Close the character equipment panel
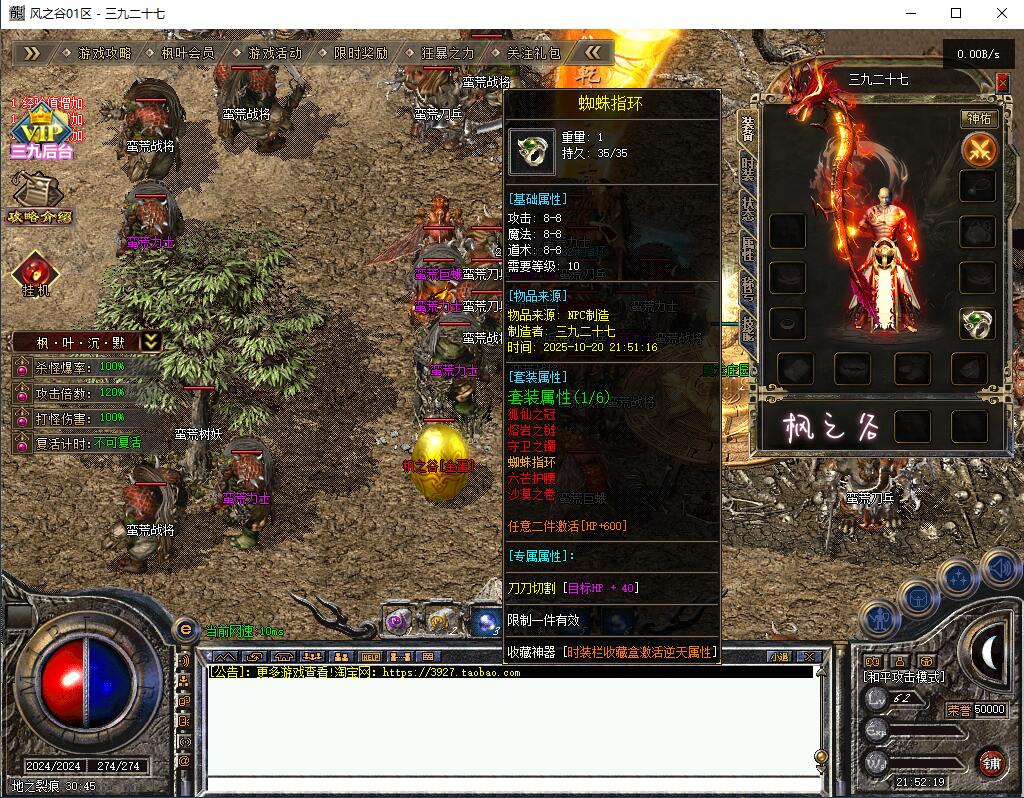1024x798 pixels. (x=1003, y=84)
